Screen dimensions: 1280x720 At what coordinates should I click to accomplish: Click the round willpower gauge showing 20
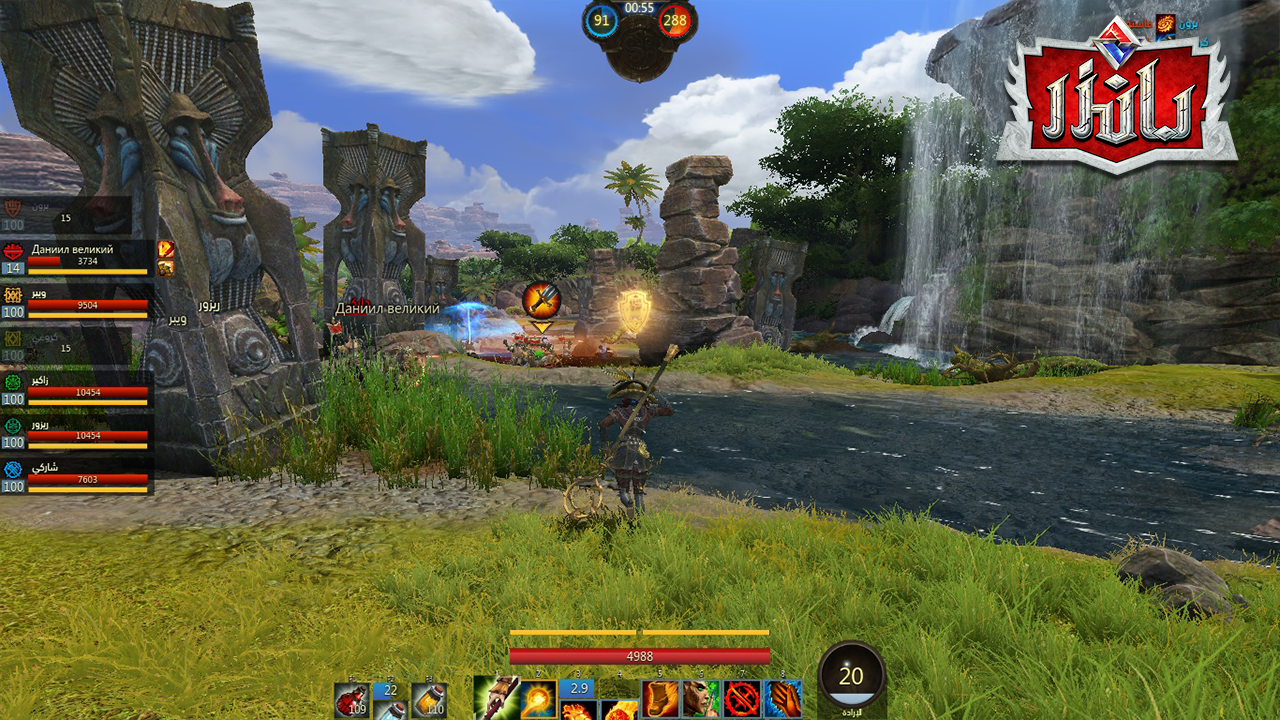[x=851, y=676]
